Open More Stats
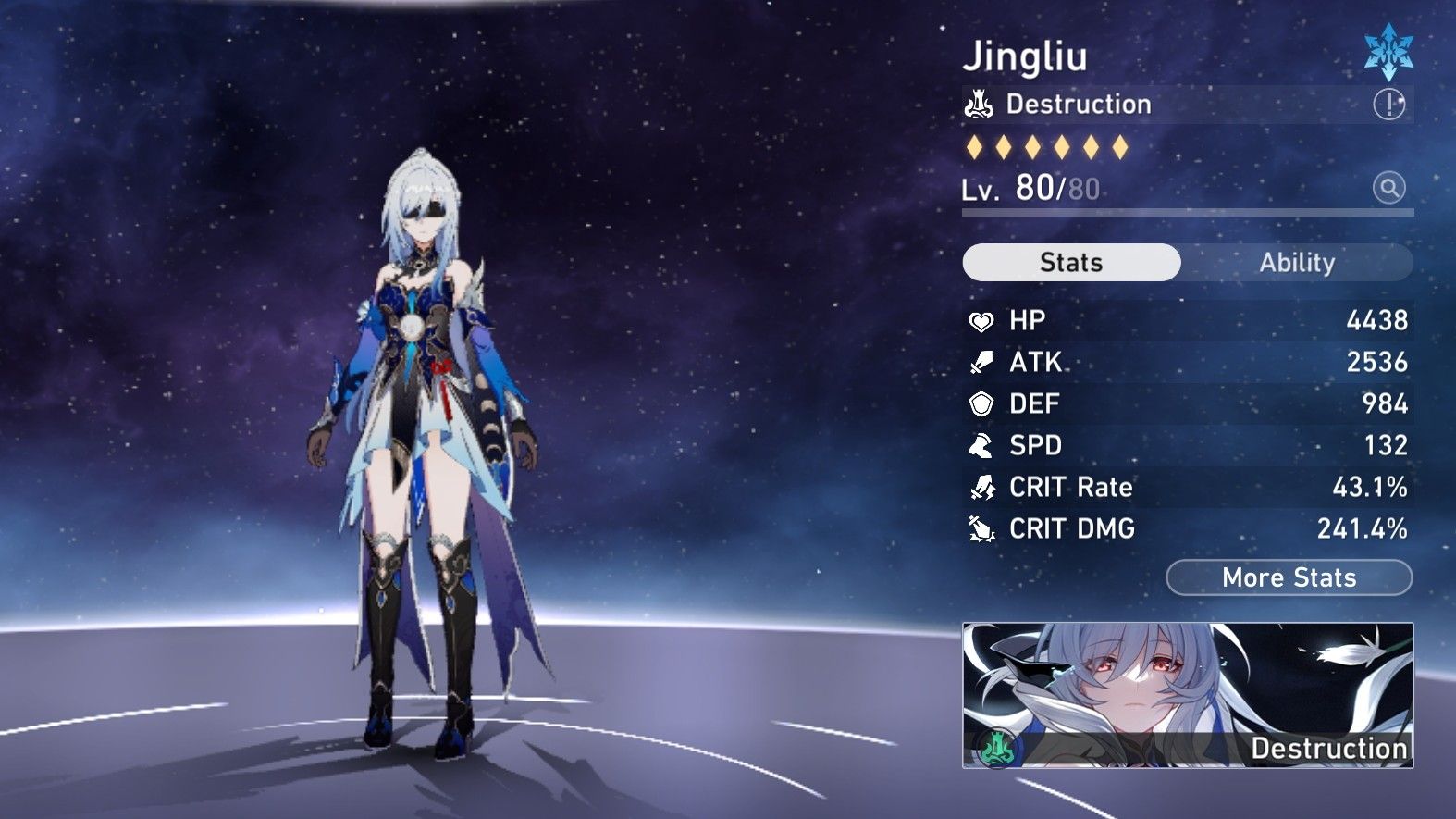This screenshot has width=1456, height=819. click(1289, 577)
